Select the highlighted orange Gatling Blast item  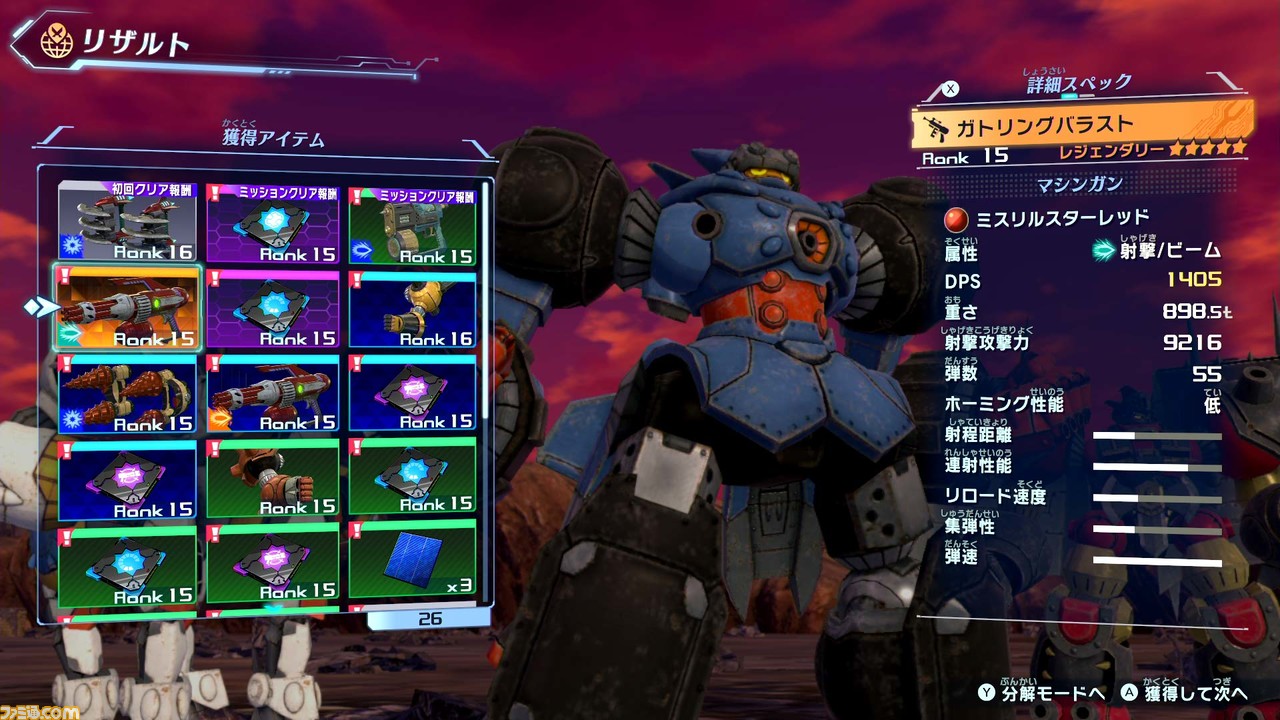click(x=127, y=307)
